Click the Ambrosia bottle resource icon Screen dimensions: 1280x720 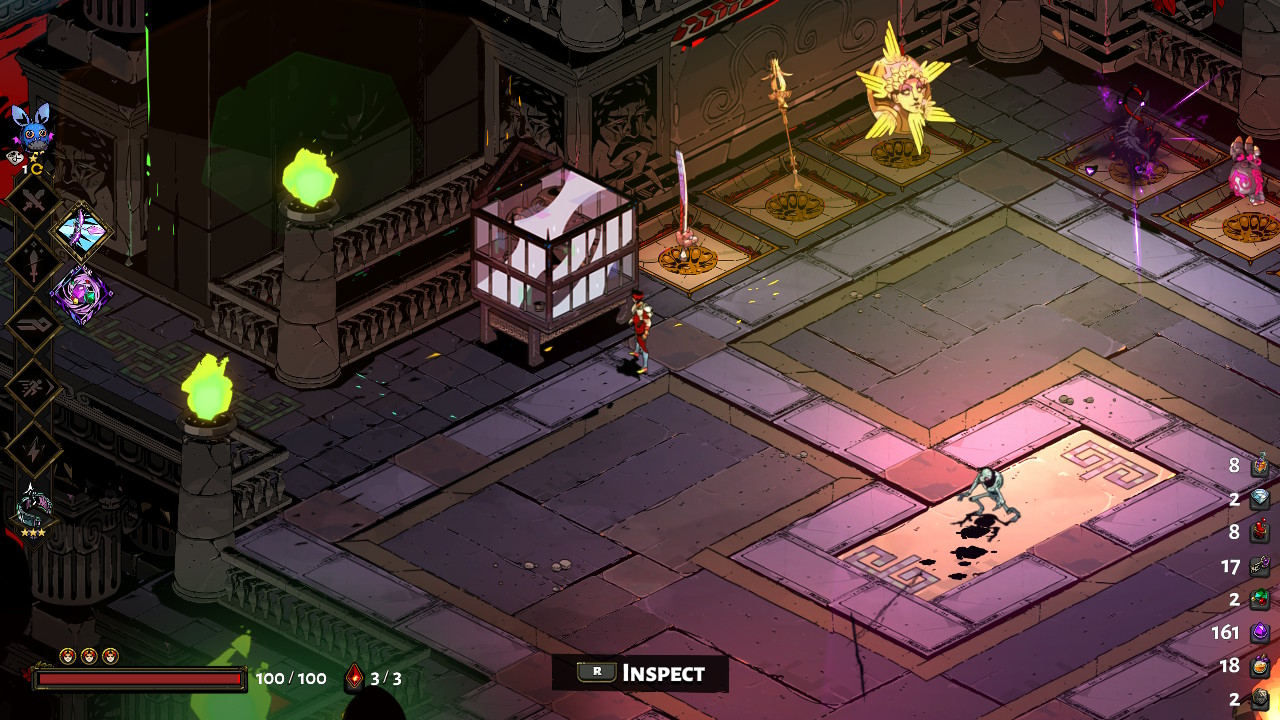(x=1260, y=466)
